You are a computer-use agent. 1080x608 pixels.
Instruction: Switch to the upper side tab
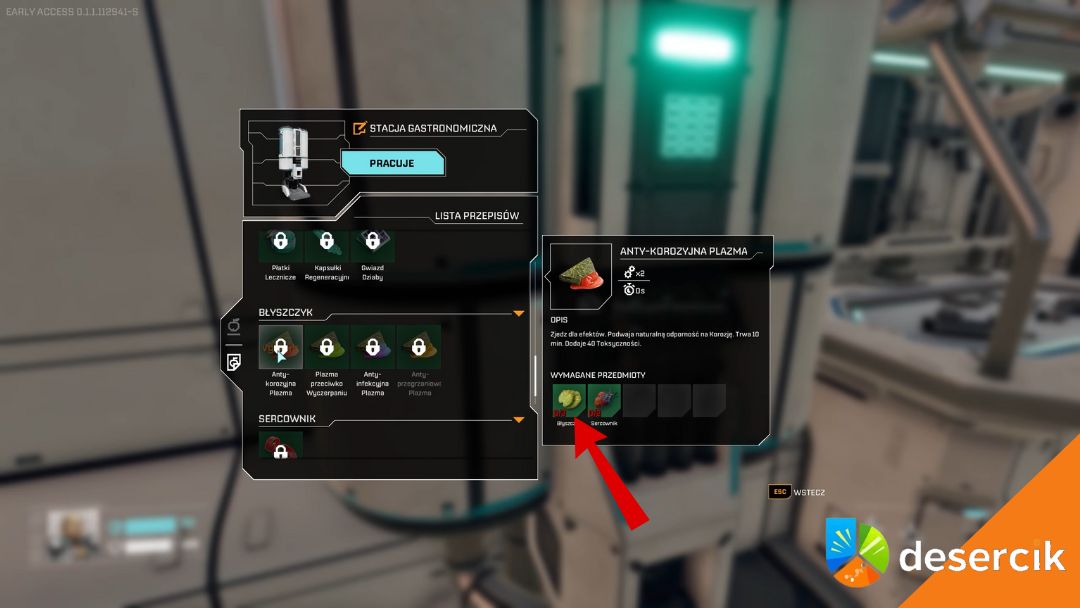[x=233, y=326]
